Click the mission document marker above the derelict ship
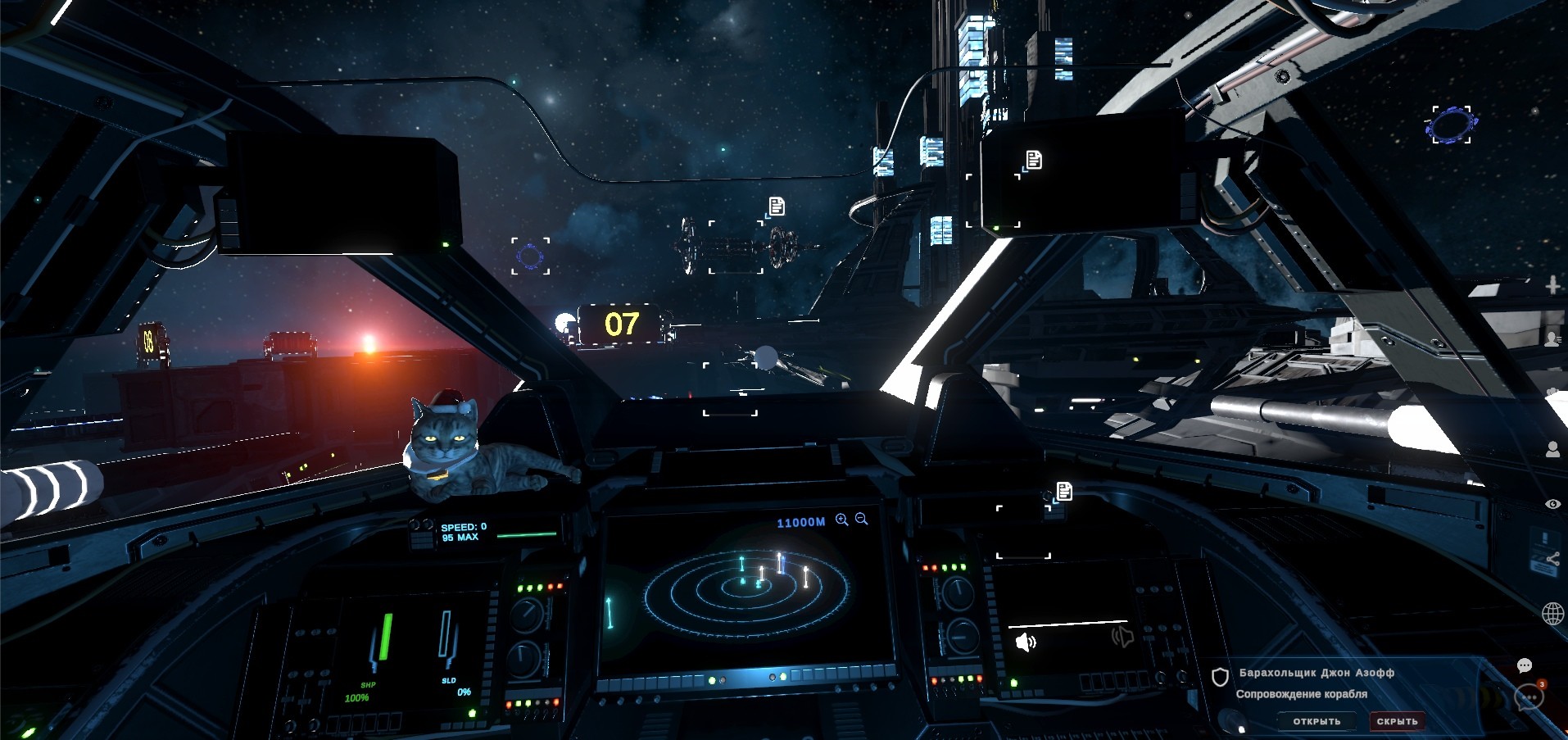 tap(777, 206)
